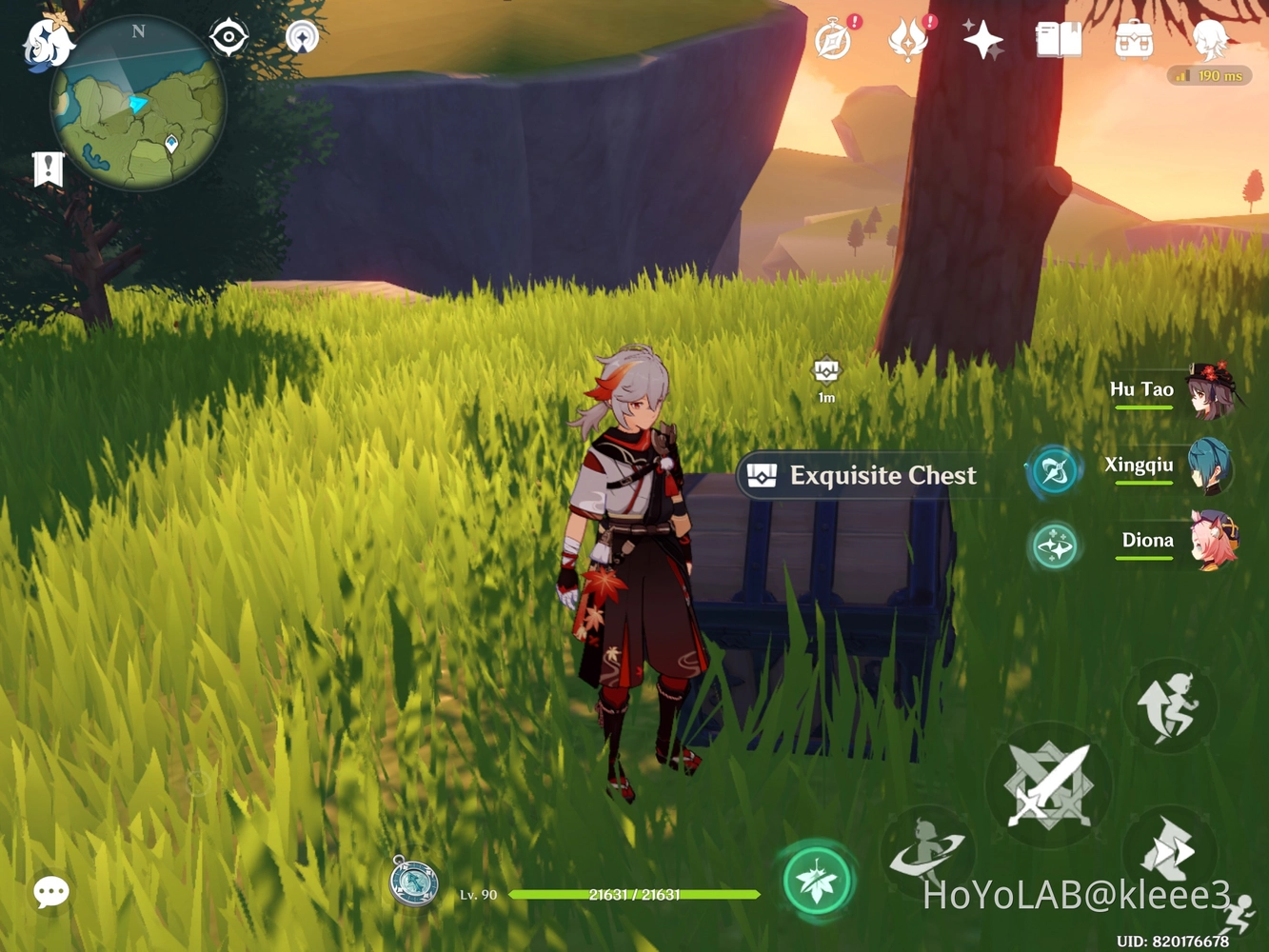Toggle the quest navigation tracker
This screenshot has height=952, width=1269.
tap(48, 168)
